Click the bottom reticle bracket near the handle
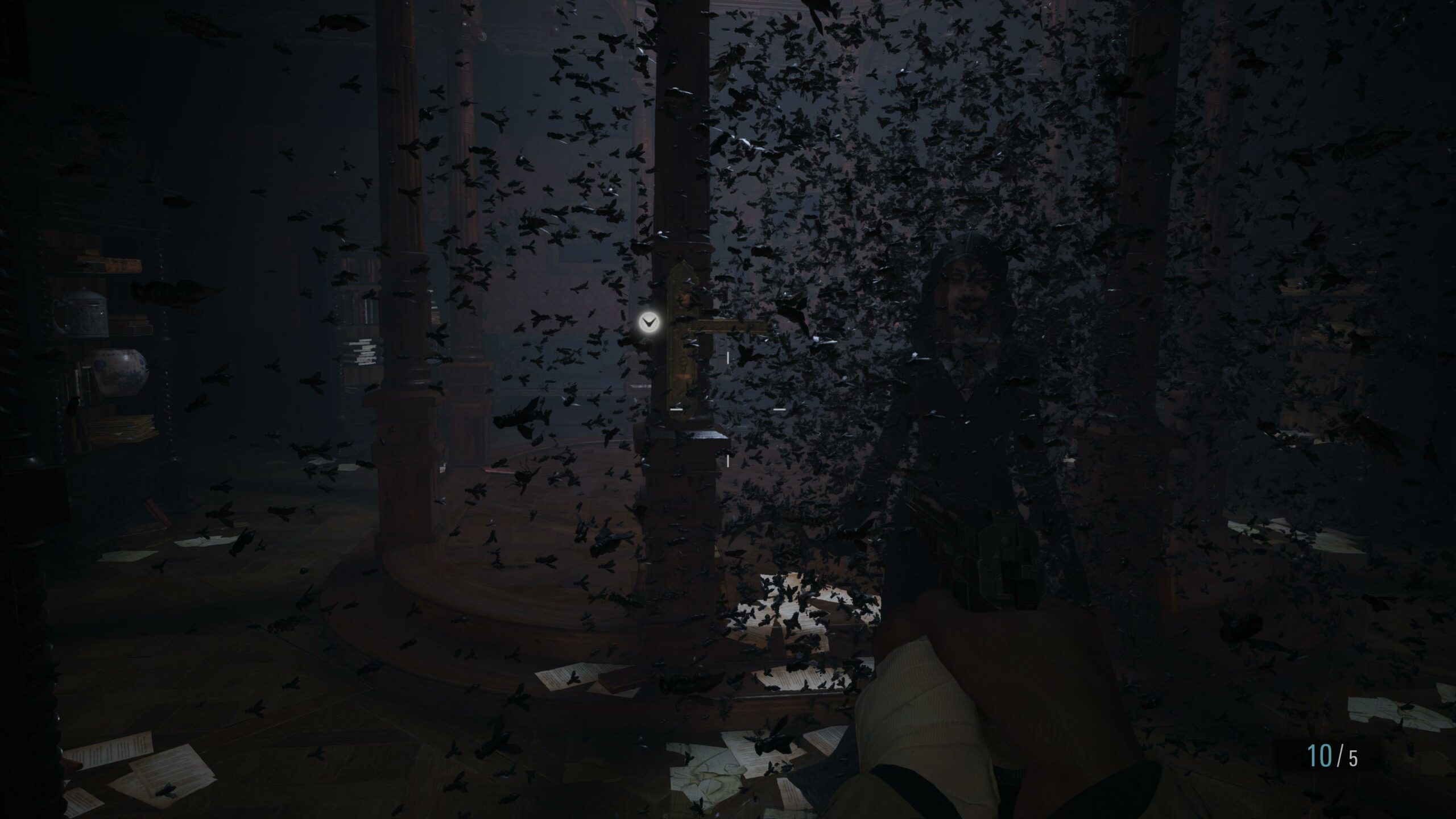1456x819 pixels. pos(728,461)
